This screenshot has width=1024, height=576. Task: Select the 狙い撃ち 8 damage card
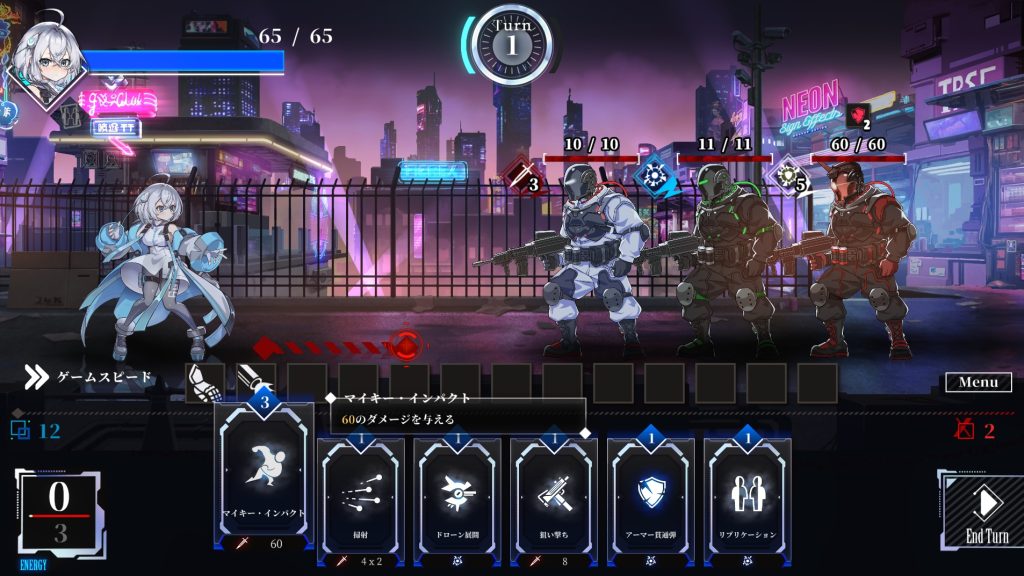tap(553, 495)
